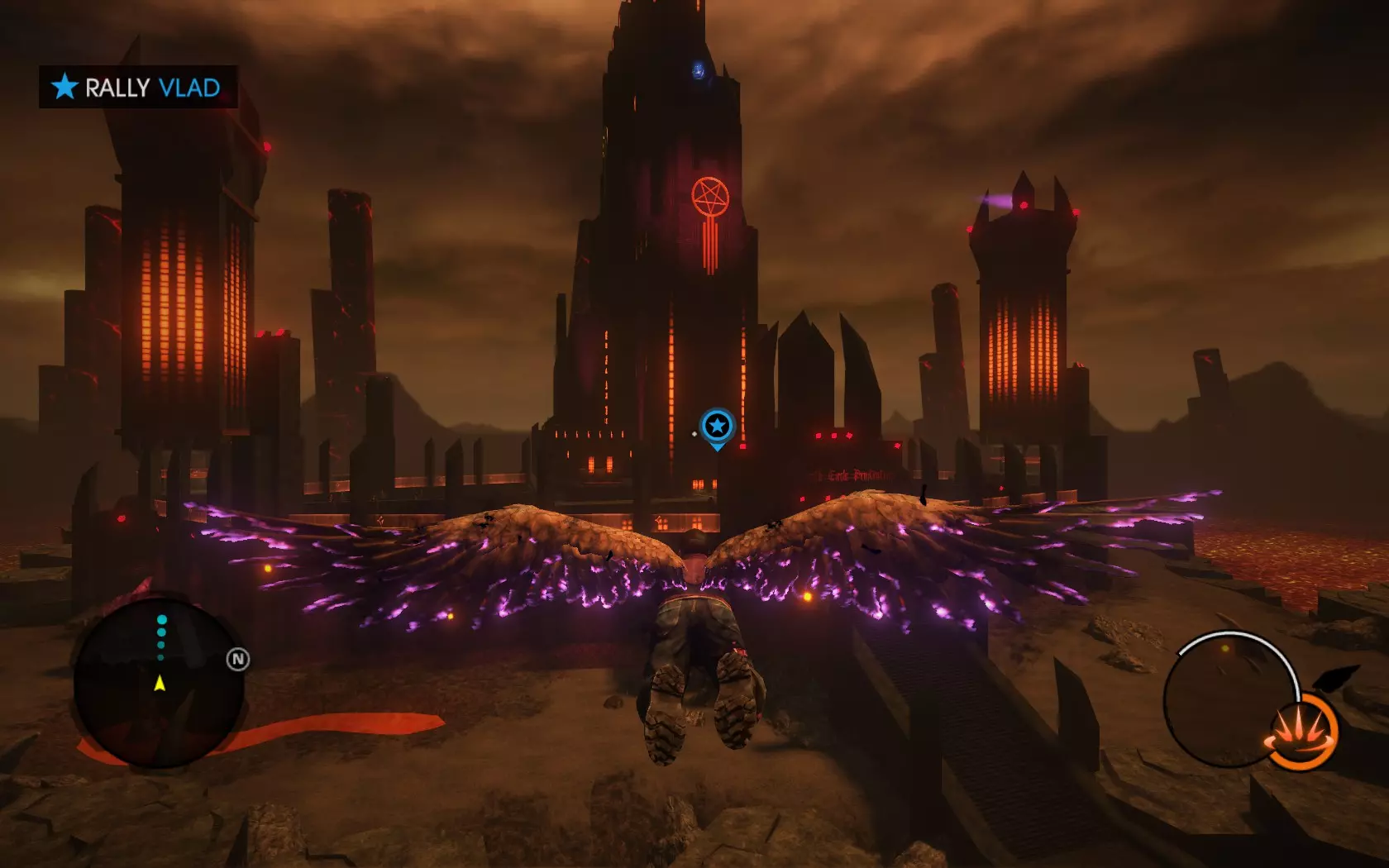This screenshot has width=1389, height=868.
Task: Click the minimap's north compass indicator
Action: [x=238, y=659]
